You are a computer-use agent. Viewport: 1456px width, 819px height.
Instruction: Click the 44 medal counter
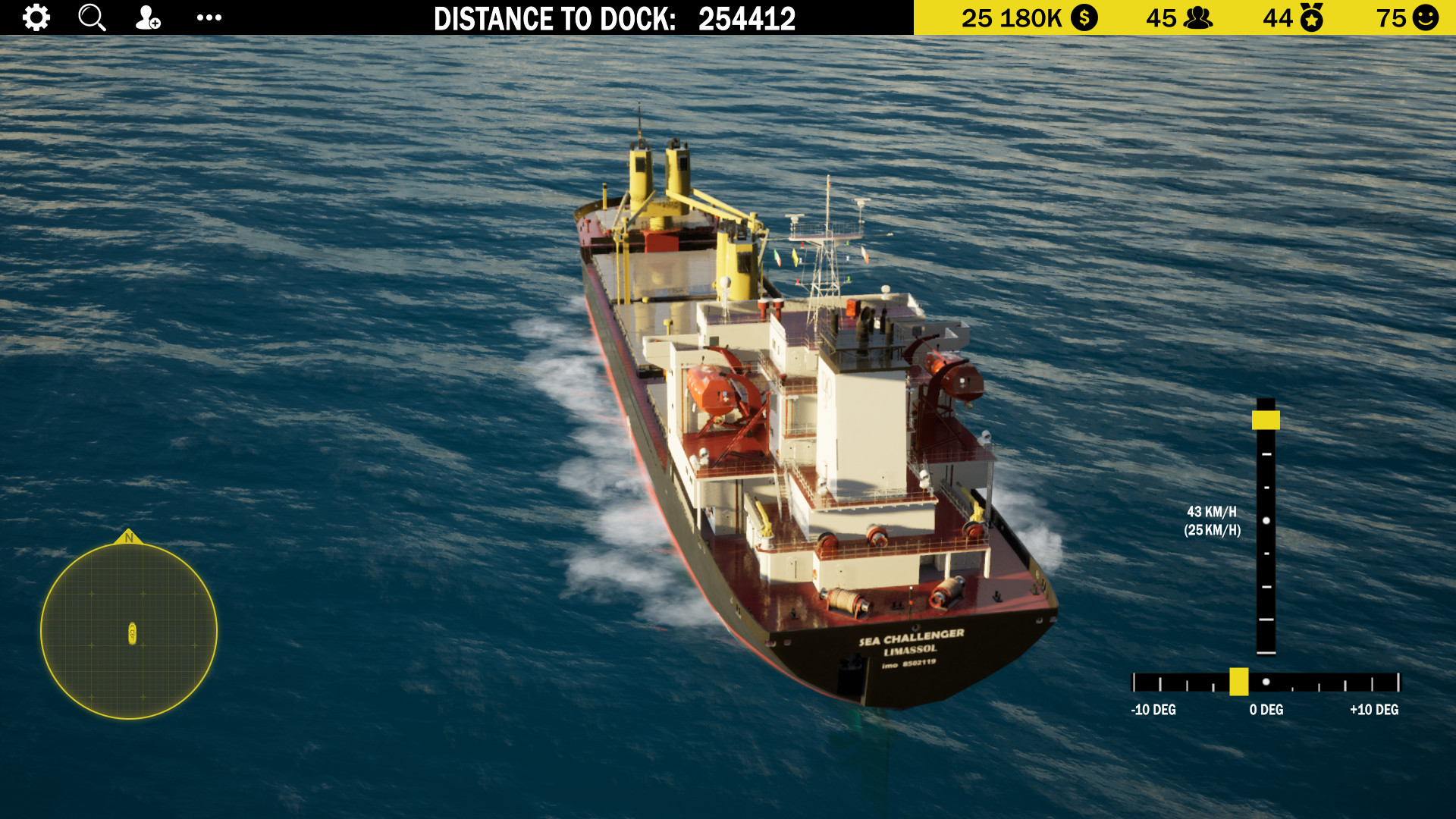tap(1277, 17)
